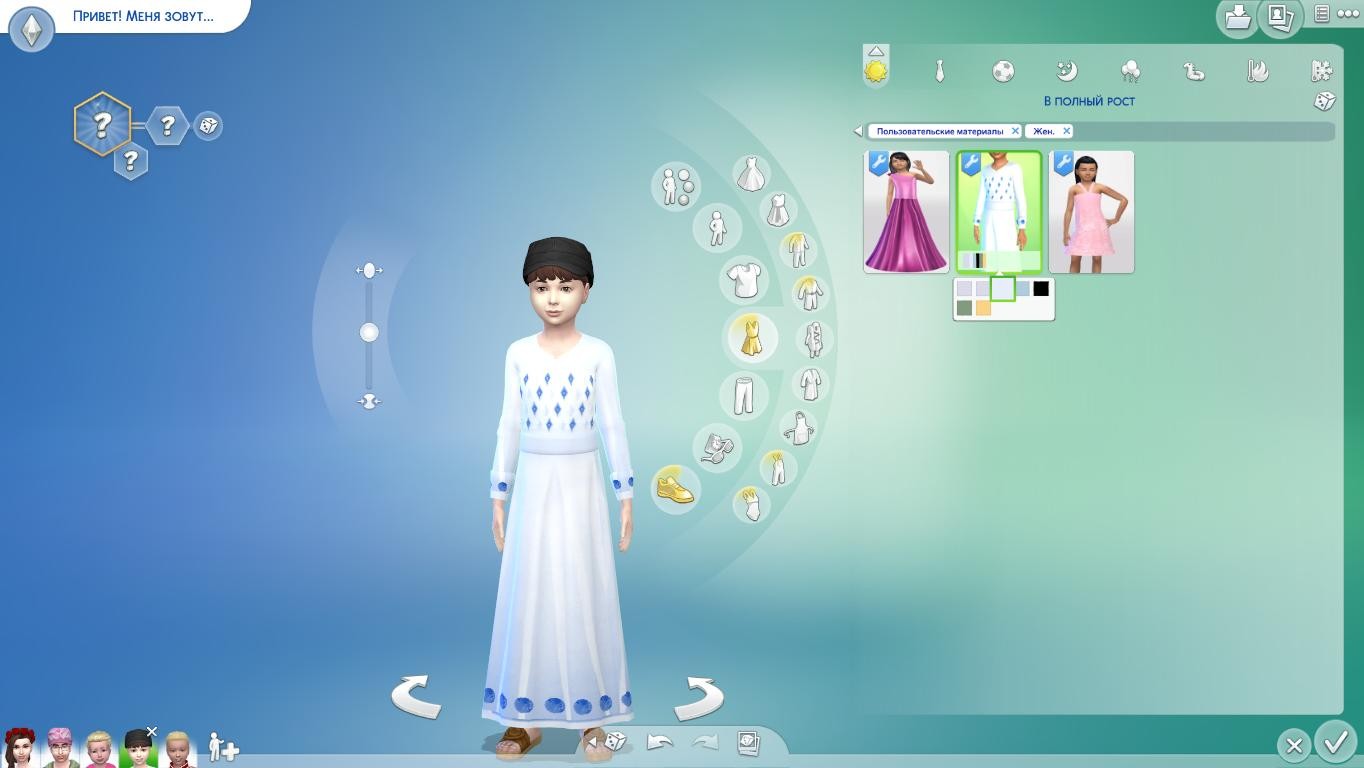Pick the black color swatch

click(1041, 289)
